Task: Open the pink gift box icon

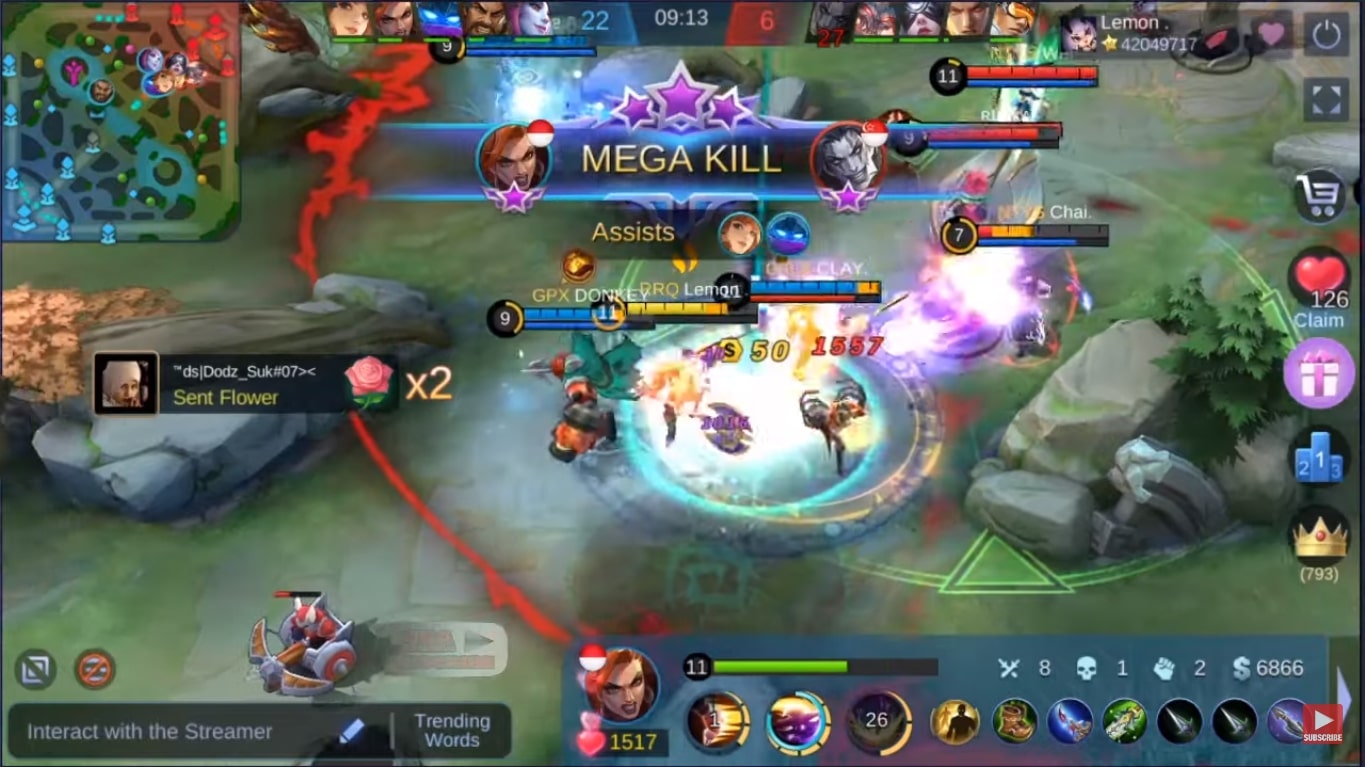Action: [1319, 373]
